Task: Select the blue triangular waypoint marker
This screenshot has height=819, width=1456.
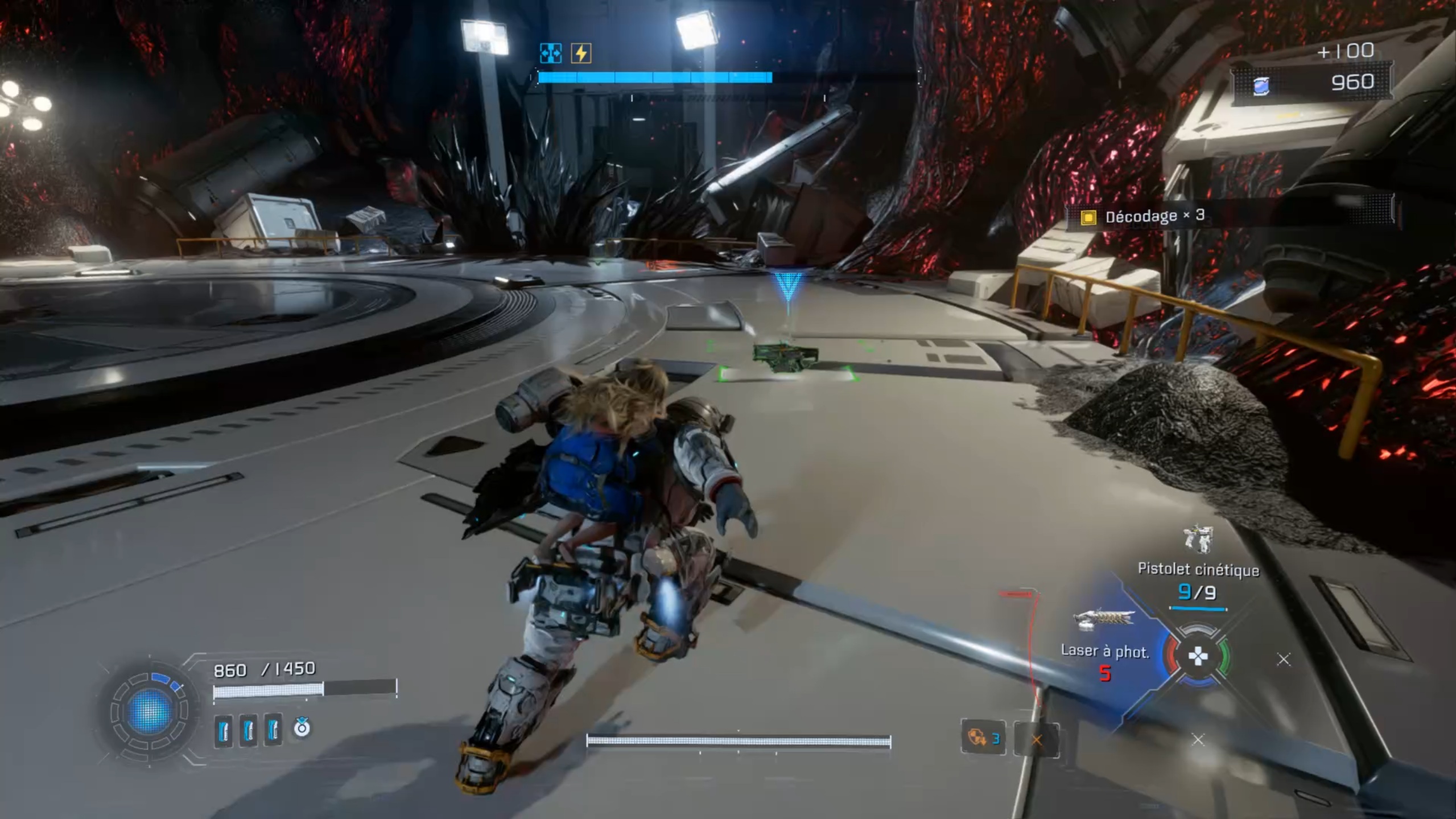Action: (x=788, y=286)
